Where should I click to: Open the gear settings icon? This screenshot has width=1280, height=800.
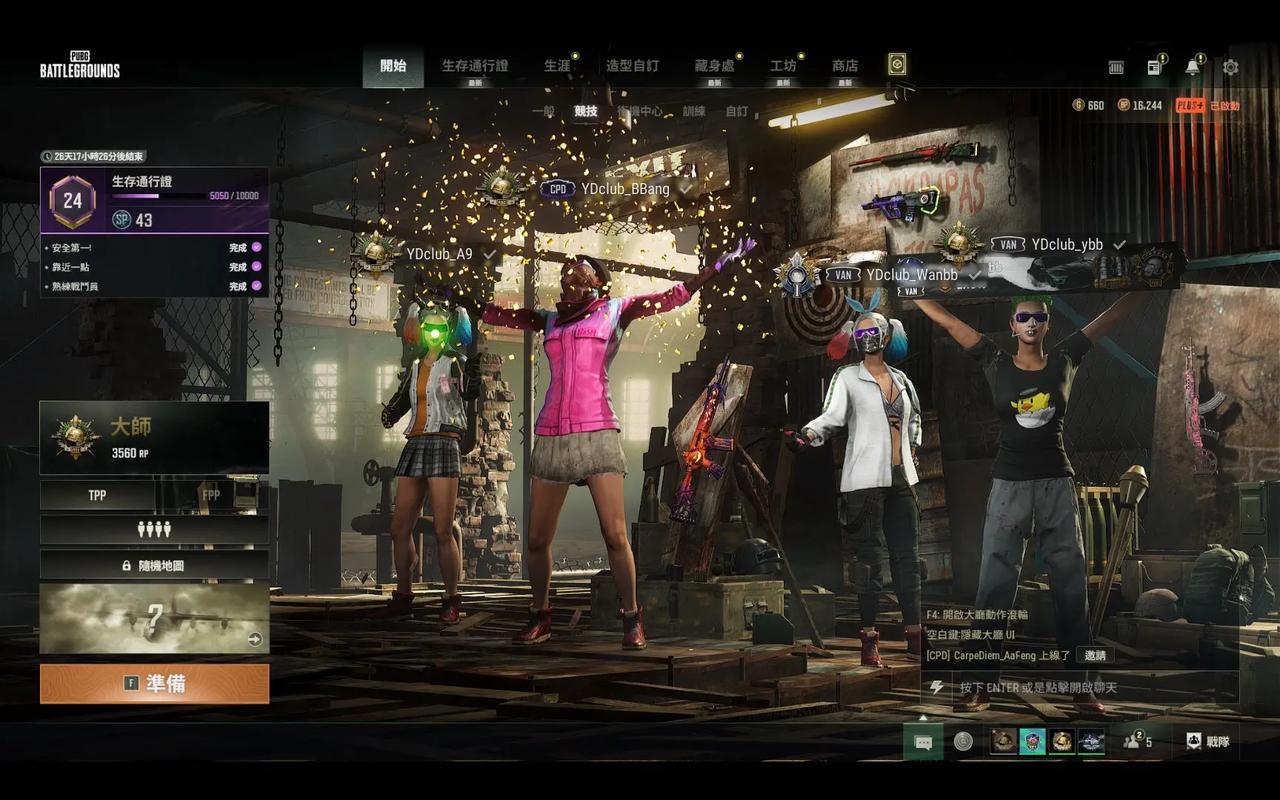tap(1231, 67)
